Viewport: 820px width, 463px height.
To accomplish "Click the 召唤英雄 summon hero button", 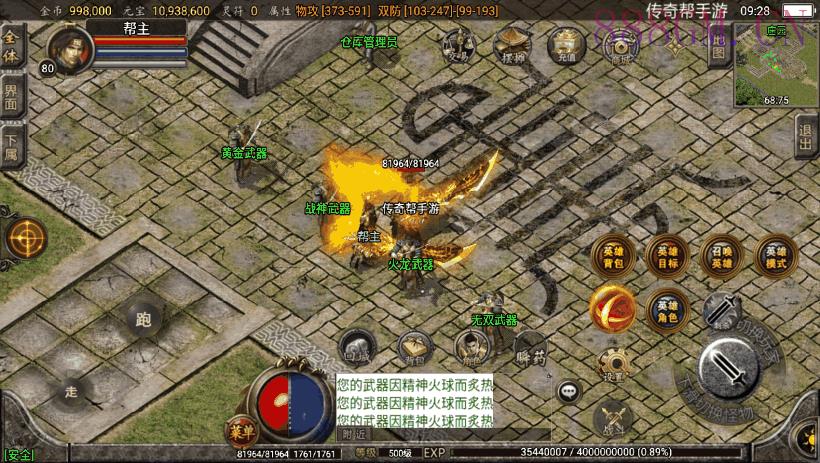I will tap(720, 256).
